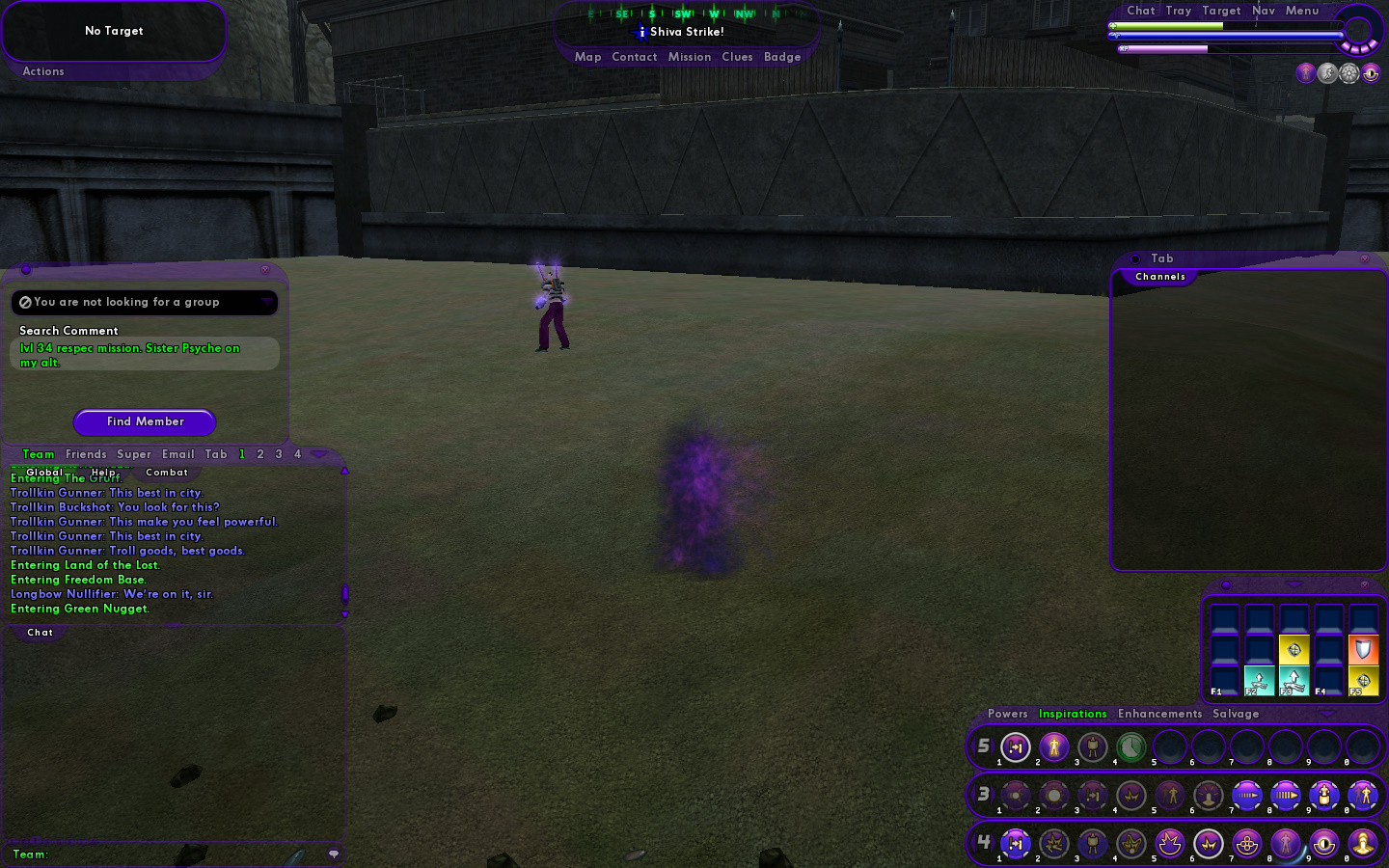Edit the Search Comment text field
This screenshot has width=1389, height=868.
[x=145, y=355]
